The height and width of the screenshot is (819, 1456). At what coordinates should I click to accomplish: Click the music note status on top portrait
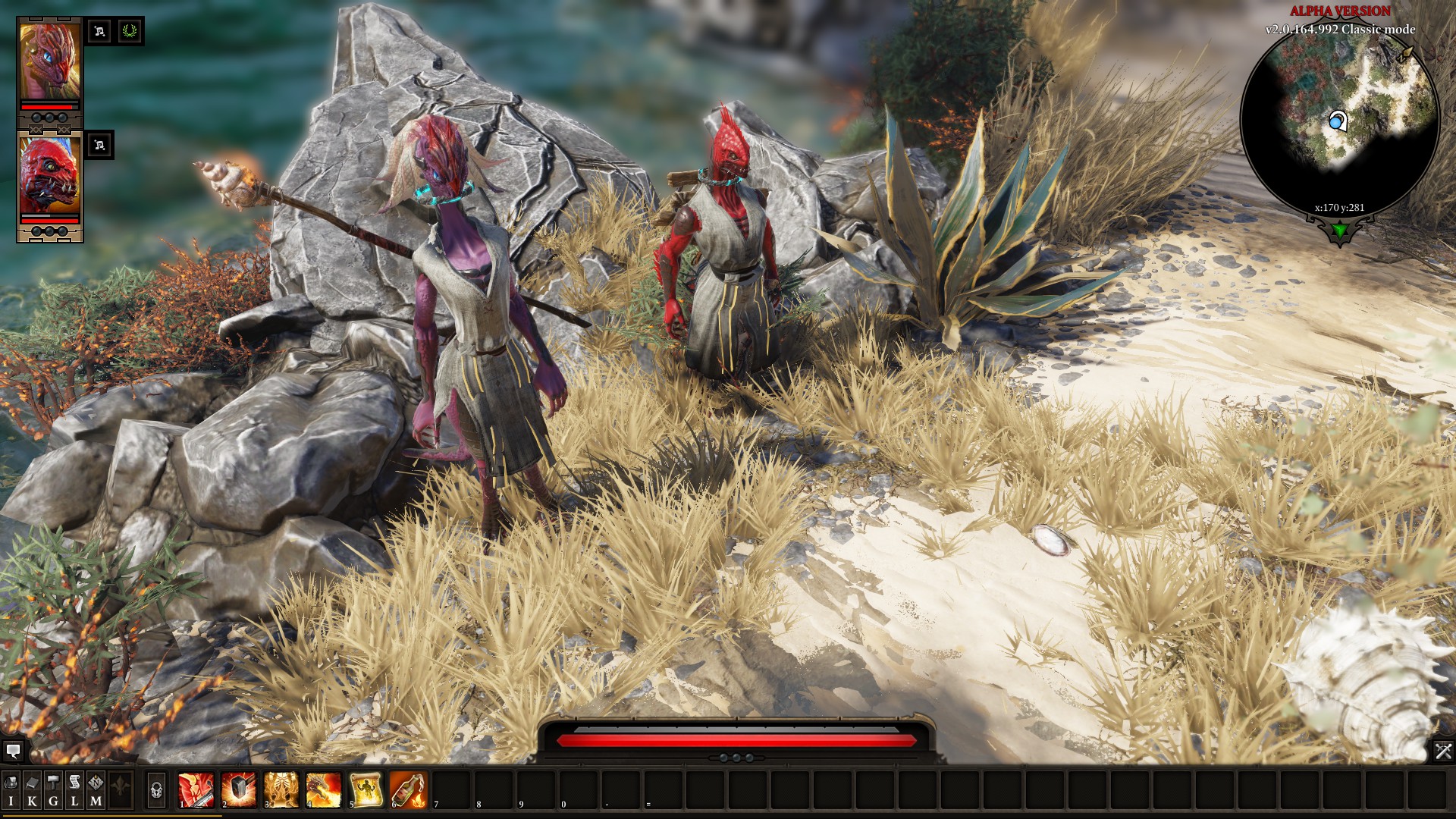[99, 31]
